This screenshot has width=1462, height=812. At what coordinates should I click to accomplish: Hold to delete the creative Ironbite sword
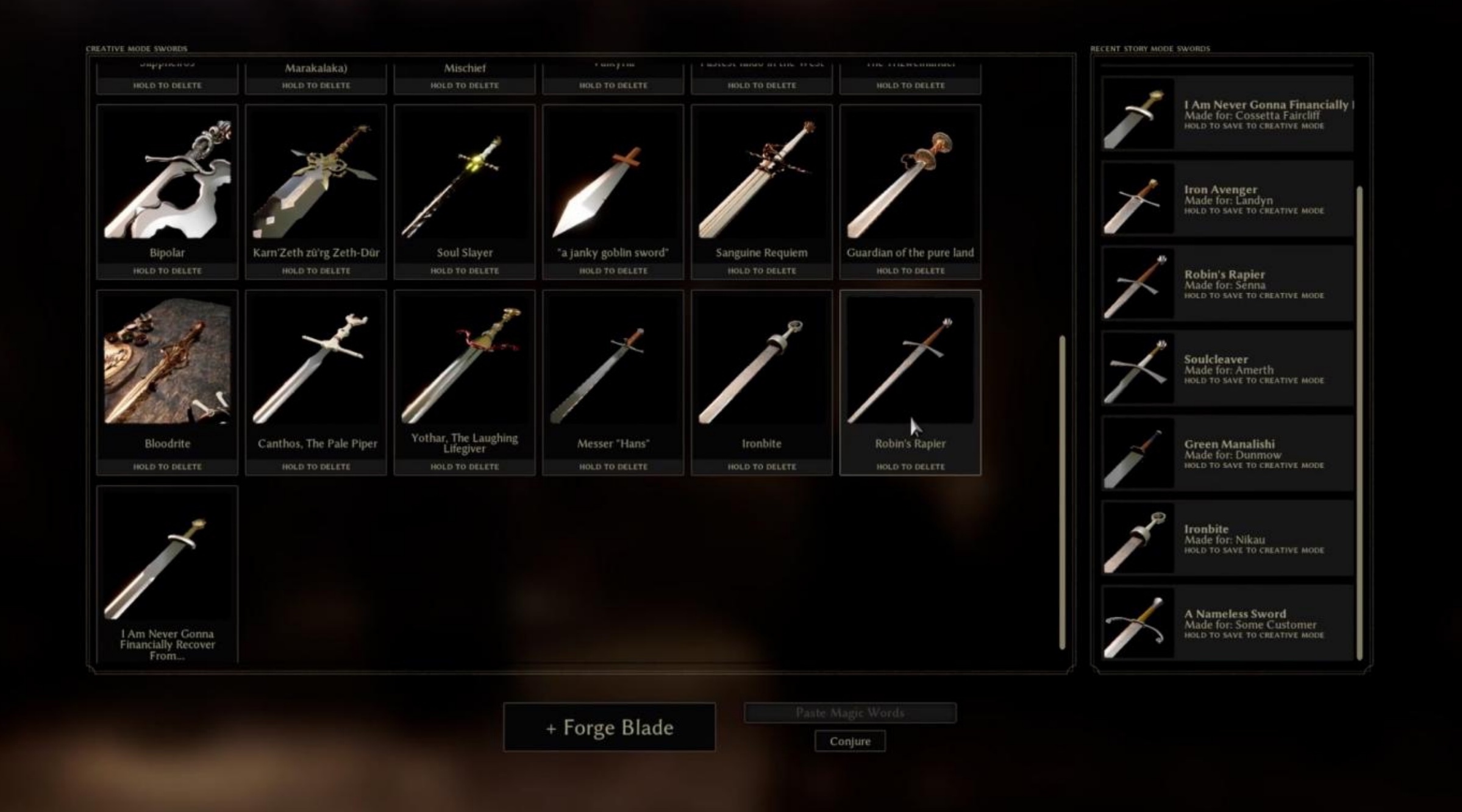761,466
